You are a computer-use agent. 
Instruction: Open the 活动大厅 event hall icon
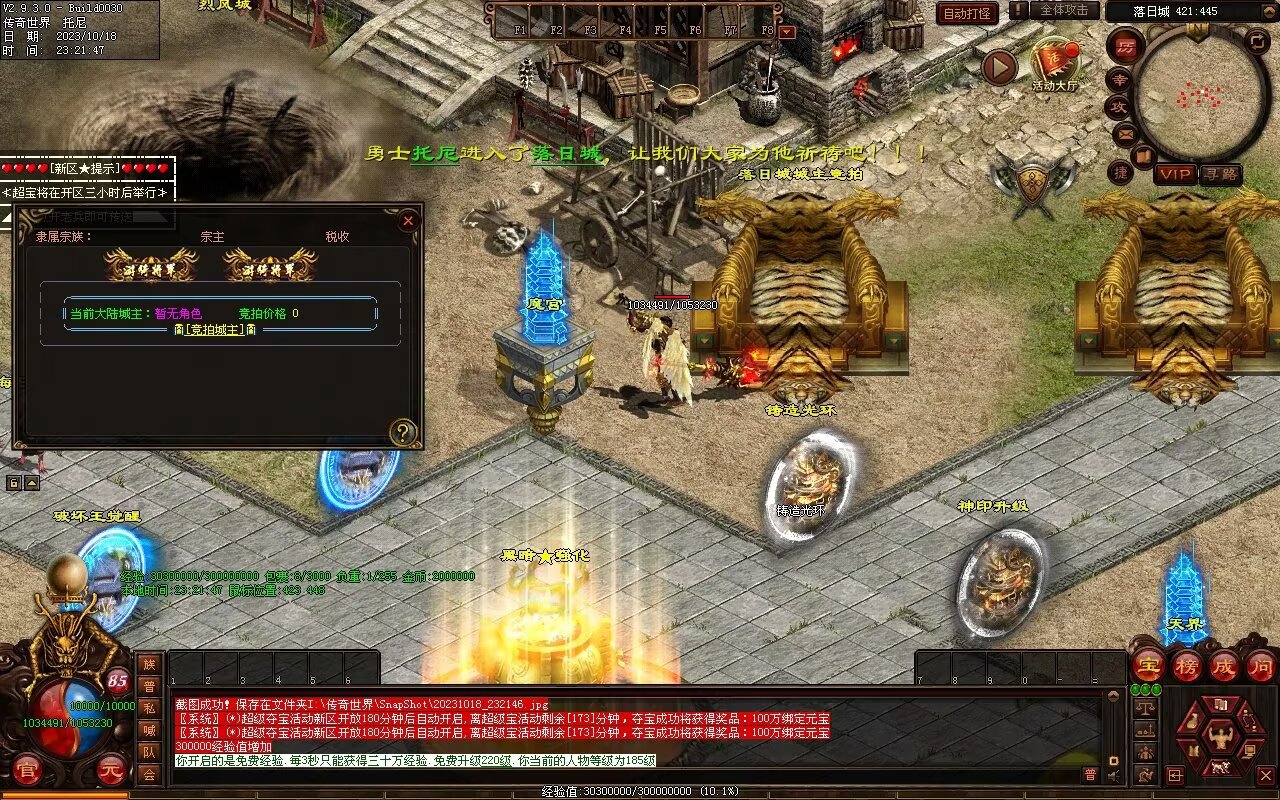tap(1054, 64)
